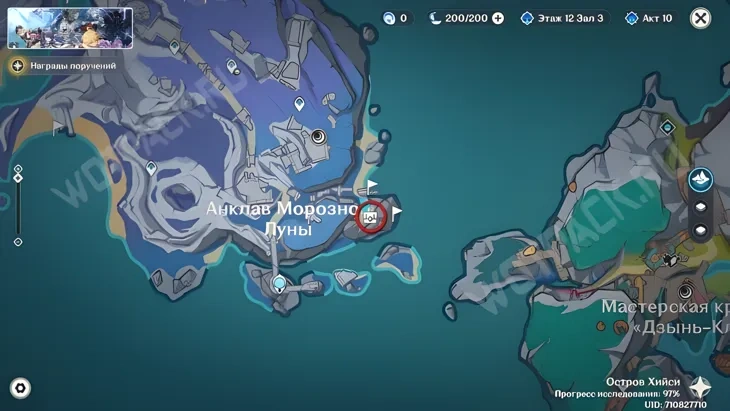Screen dimensions: 730x411
Task: Click the event banner thumbnail
Action: pos(70,28)
